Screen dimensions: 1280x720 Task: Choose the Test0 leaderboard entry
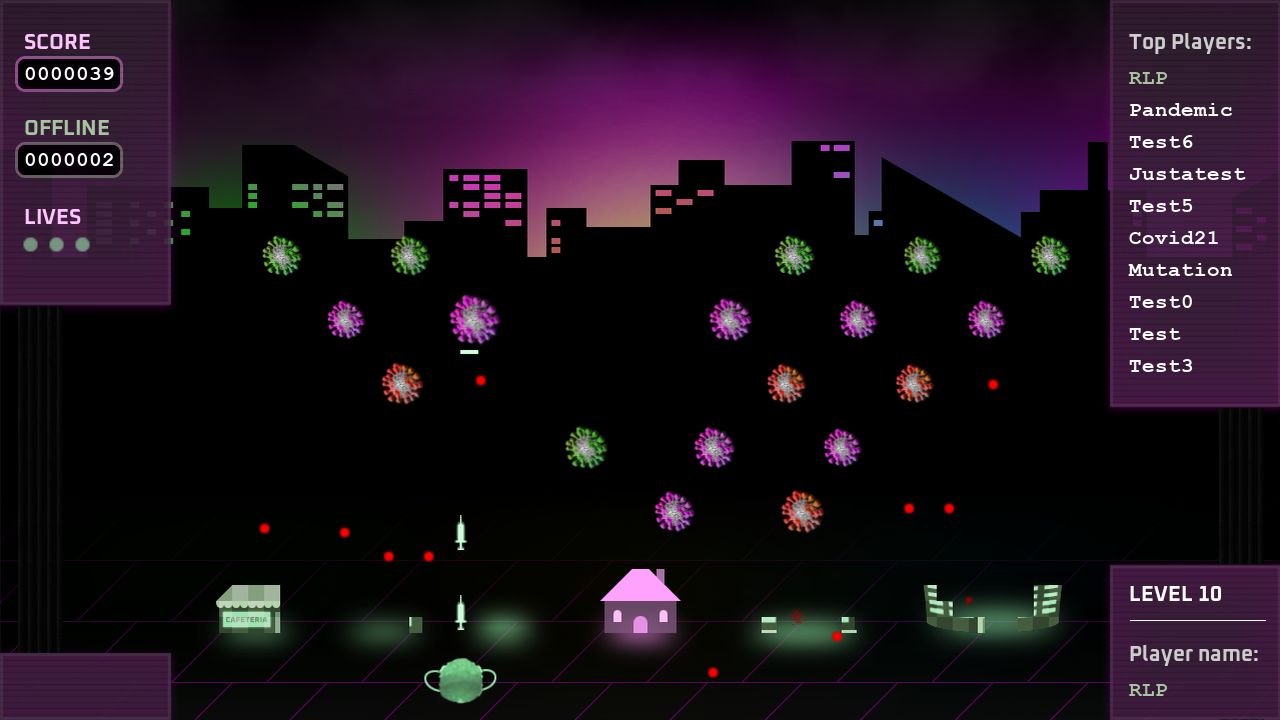click(x=1161, y=302)
